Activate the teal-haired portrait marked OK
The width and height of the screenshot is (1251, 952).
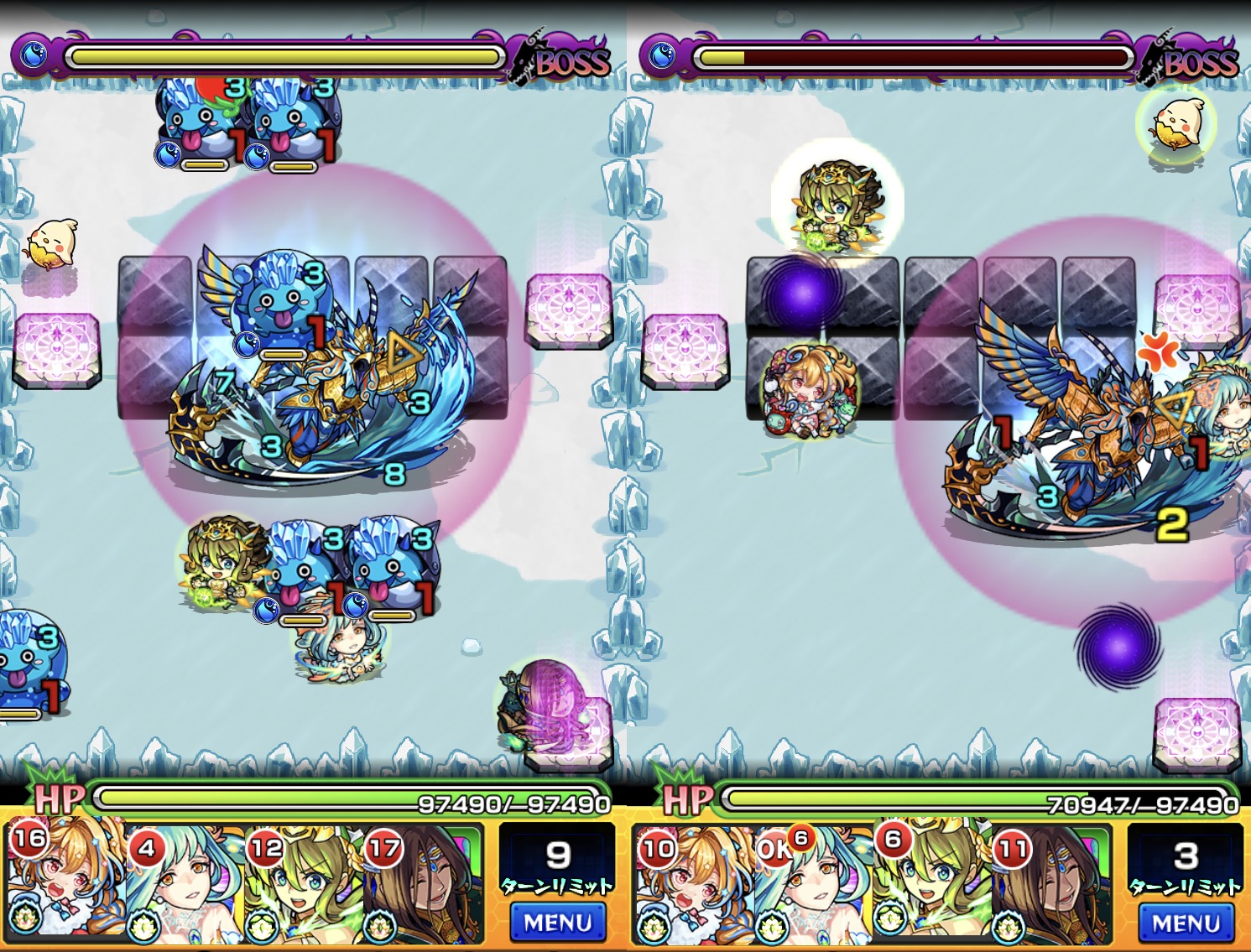(814, 882)
